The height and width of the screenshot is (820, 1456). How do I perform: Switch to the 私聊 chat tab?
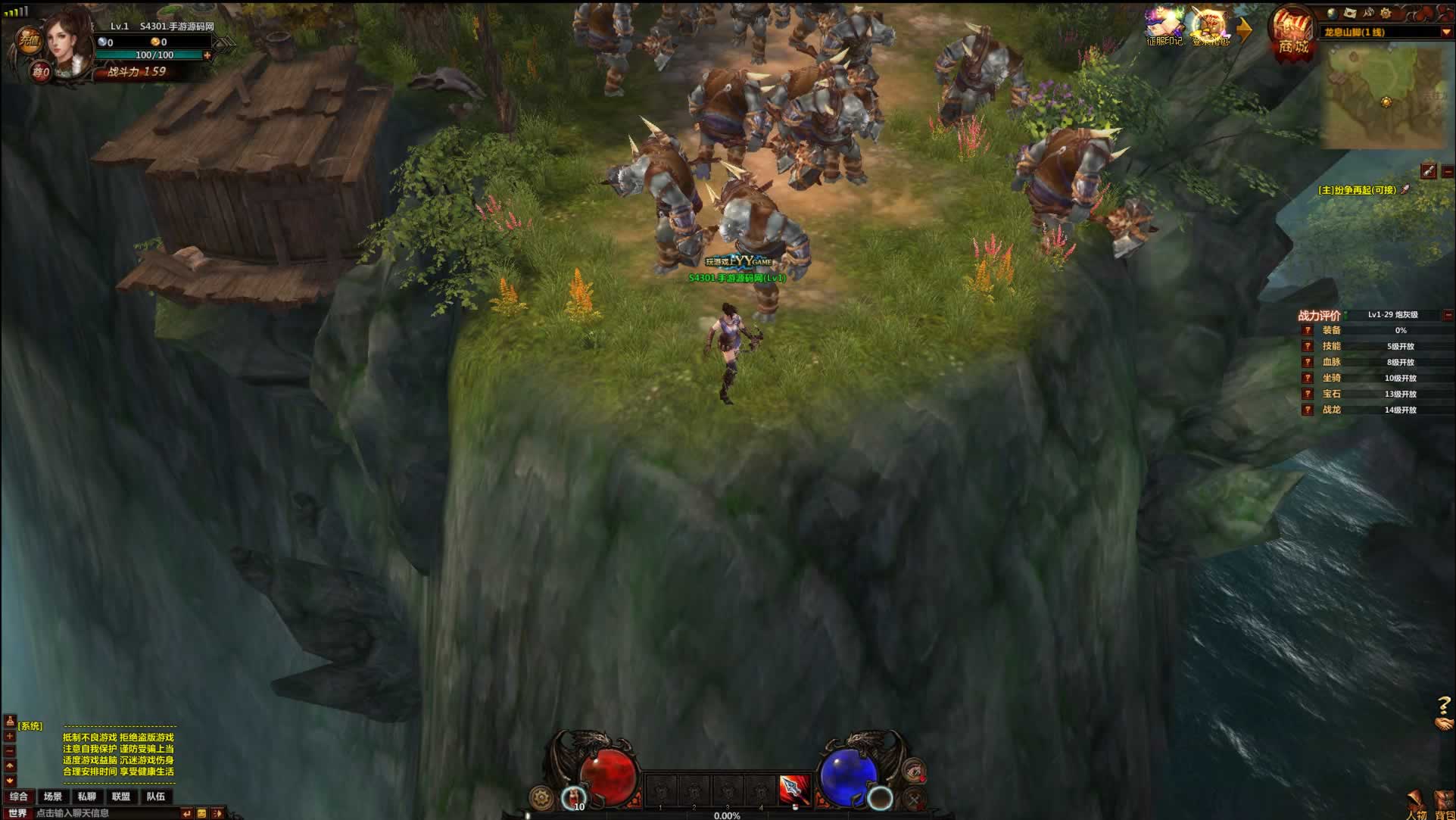point(87,797)
